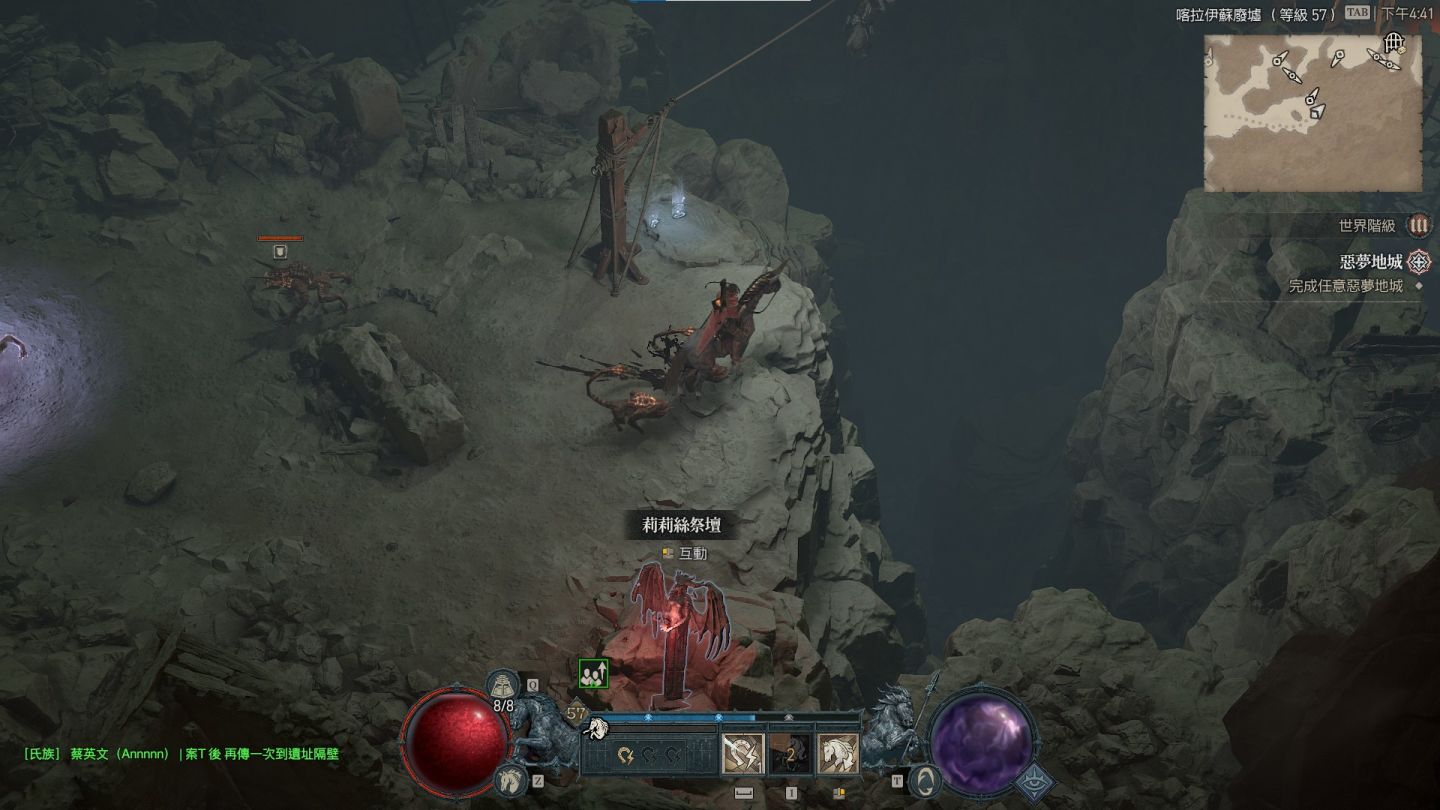Use the healing potion icon

(502, 685)
